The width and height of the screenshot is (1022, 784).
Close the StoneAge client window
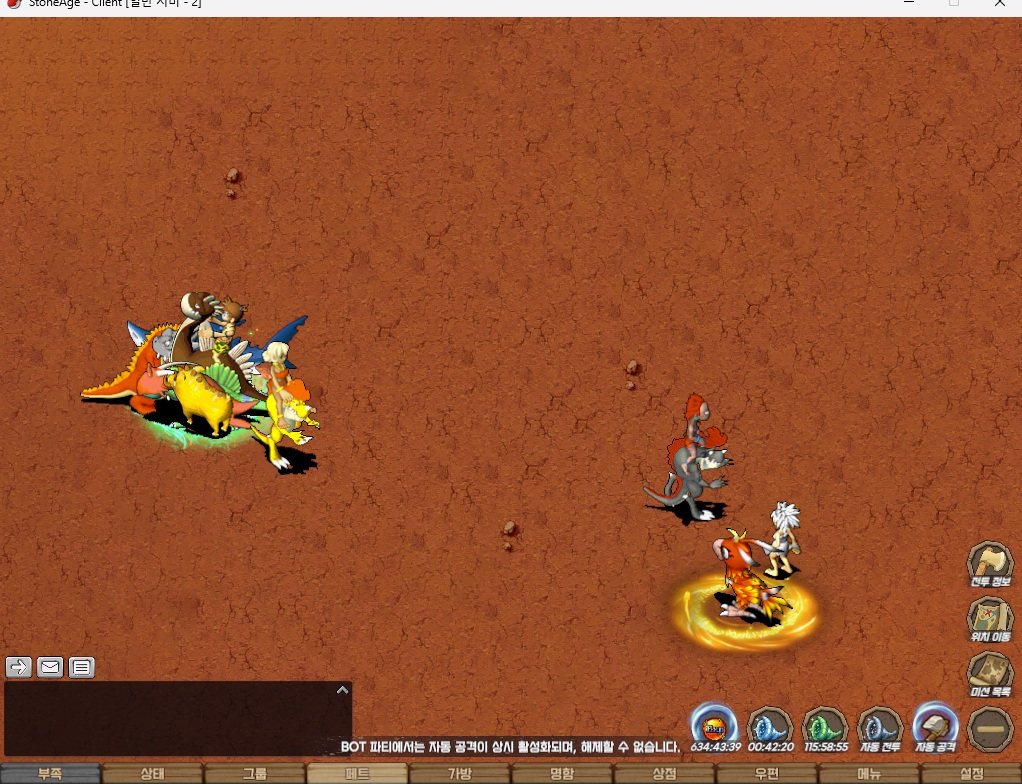[x=1000, y=4]
